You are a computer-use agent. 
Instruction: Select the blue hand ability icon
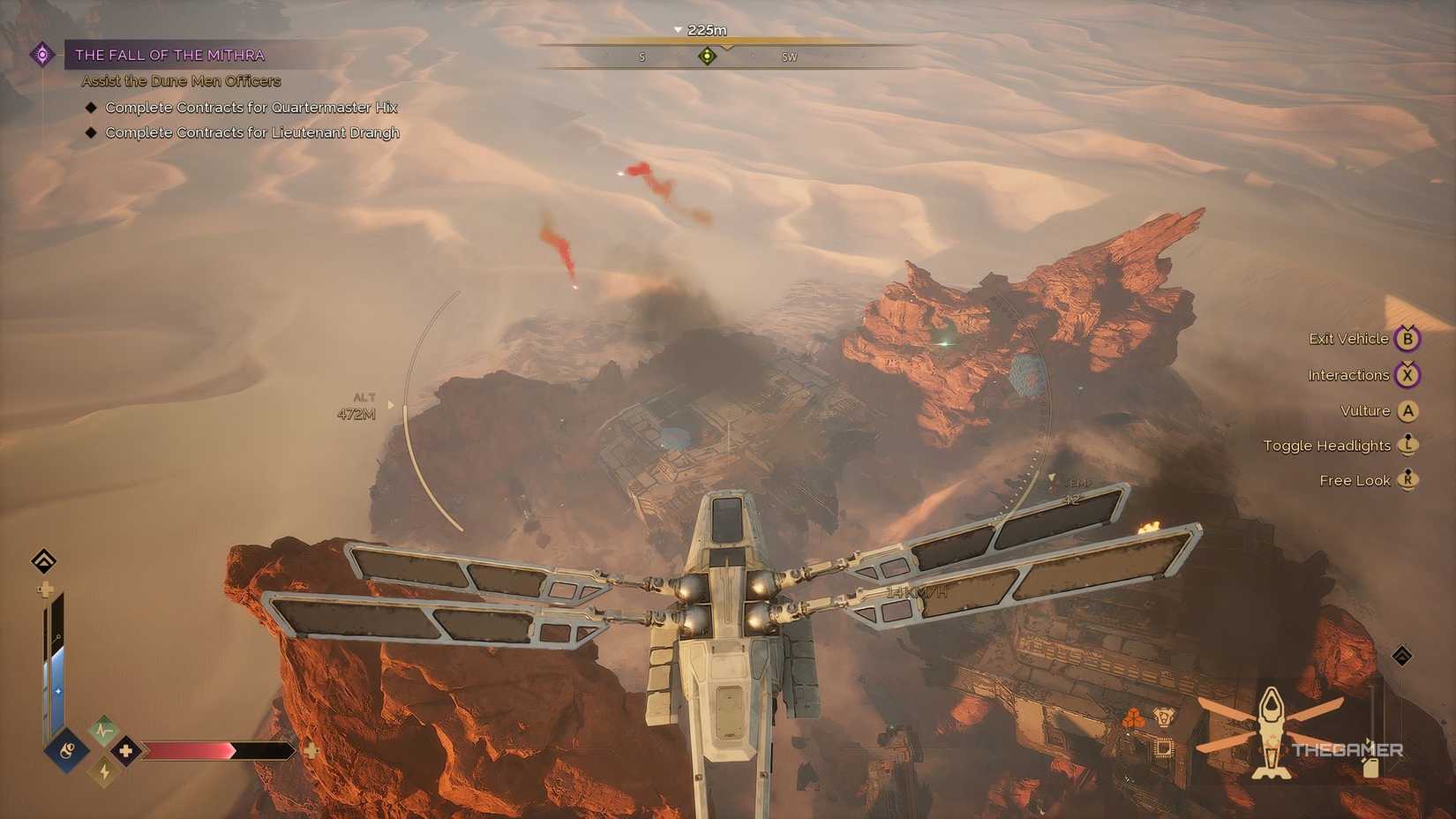click(x=65, y=752)
